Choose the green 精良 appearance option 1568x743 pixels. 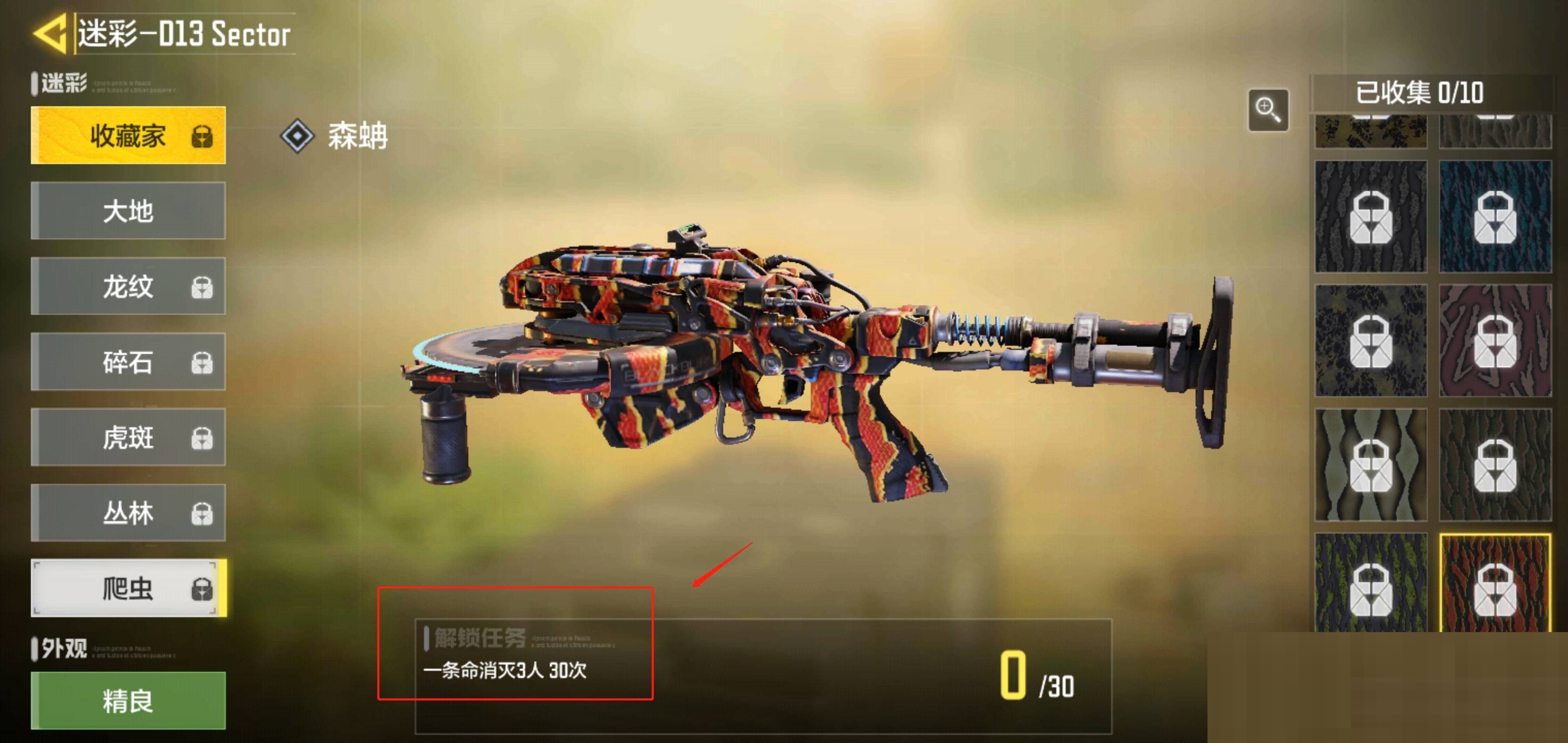pyautogui.click(x=128, y=700)
